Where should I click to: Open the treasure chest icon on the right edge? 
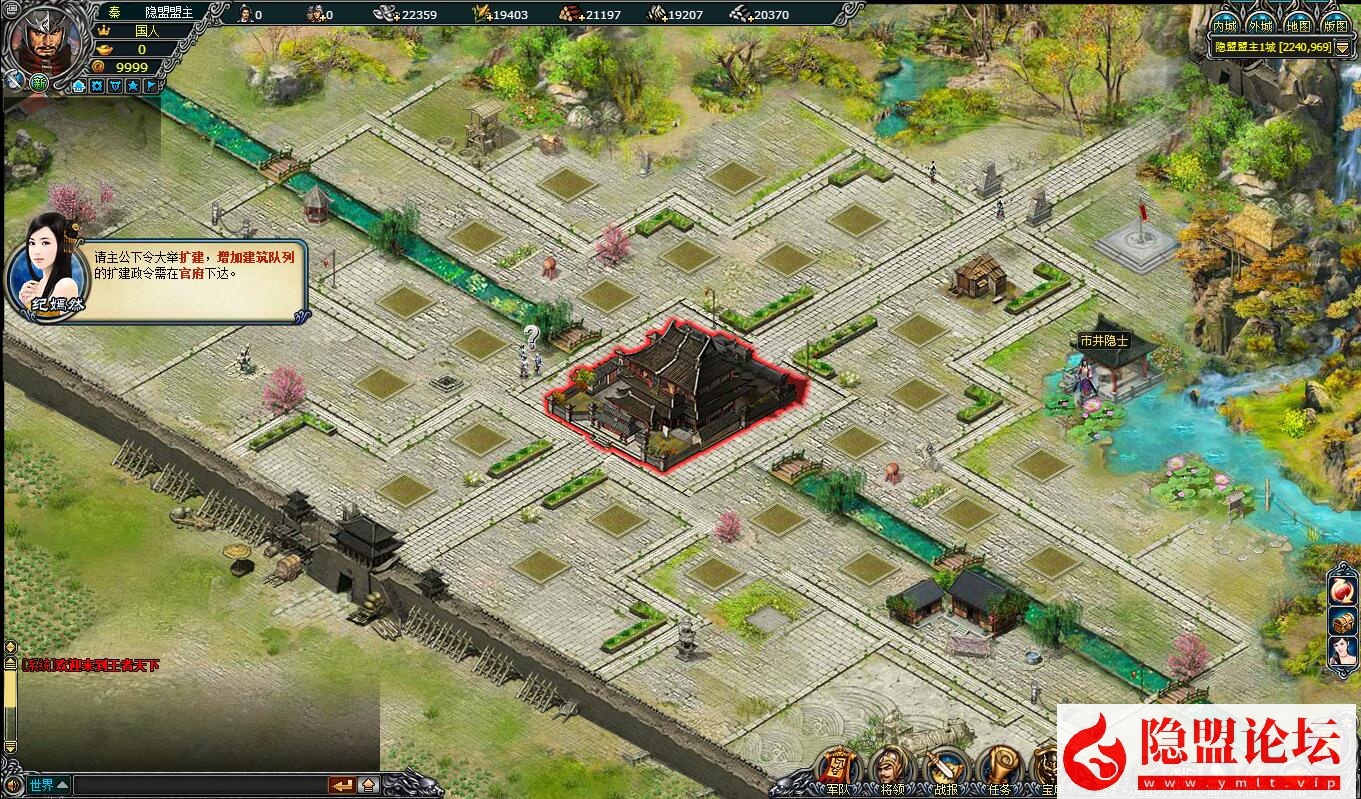tap(1342, 622)
